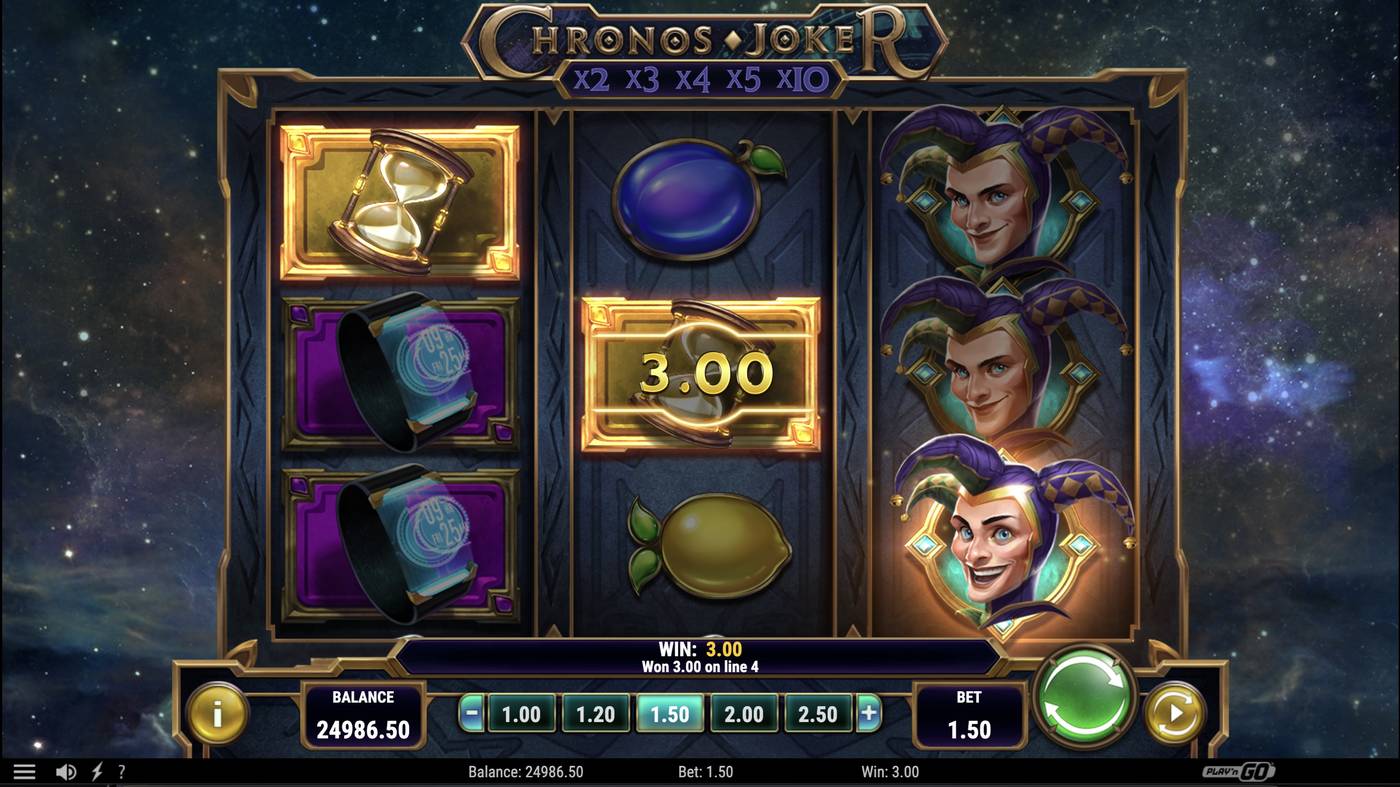Mute game sound with the speaker toggle
Viewport: 1400px width, 787px height.
[64, 771]
